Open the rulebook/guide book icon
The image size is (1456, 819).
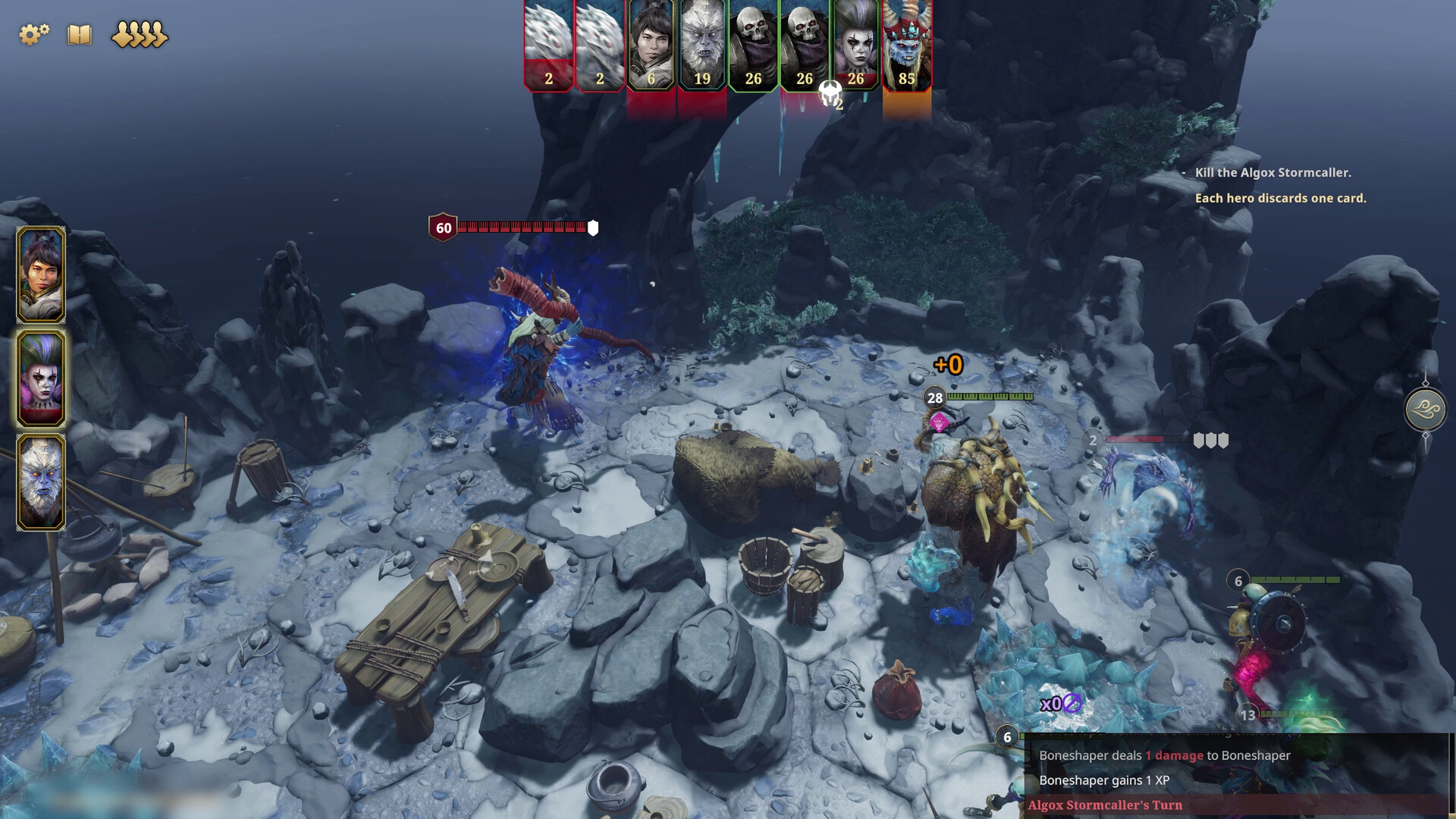[79, 33]
